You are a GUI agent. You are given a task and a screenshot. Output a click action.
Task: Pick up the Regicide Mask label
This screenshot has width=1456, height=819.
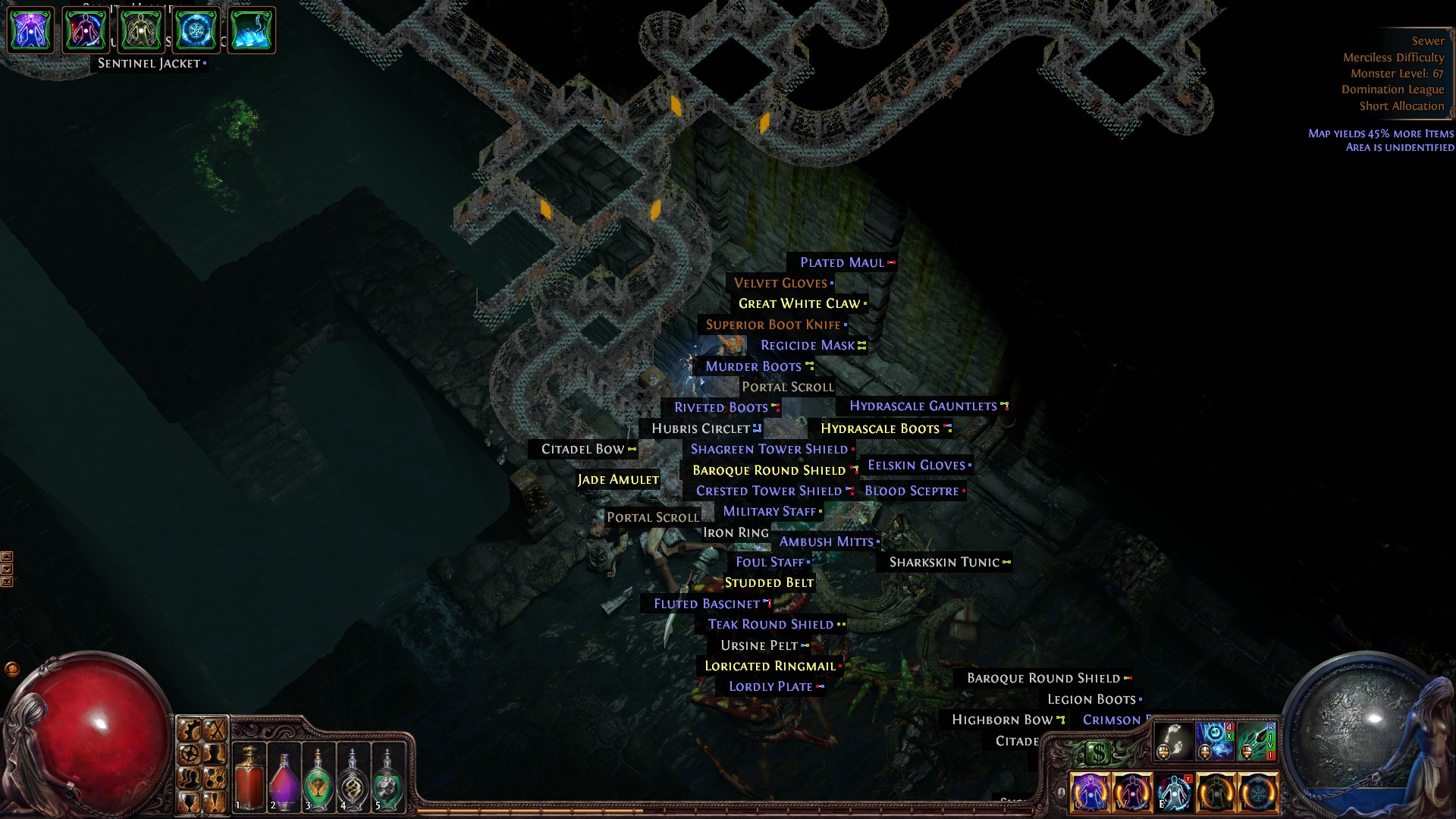point(808,346)
